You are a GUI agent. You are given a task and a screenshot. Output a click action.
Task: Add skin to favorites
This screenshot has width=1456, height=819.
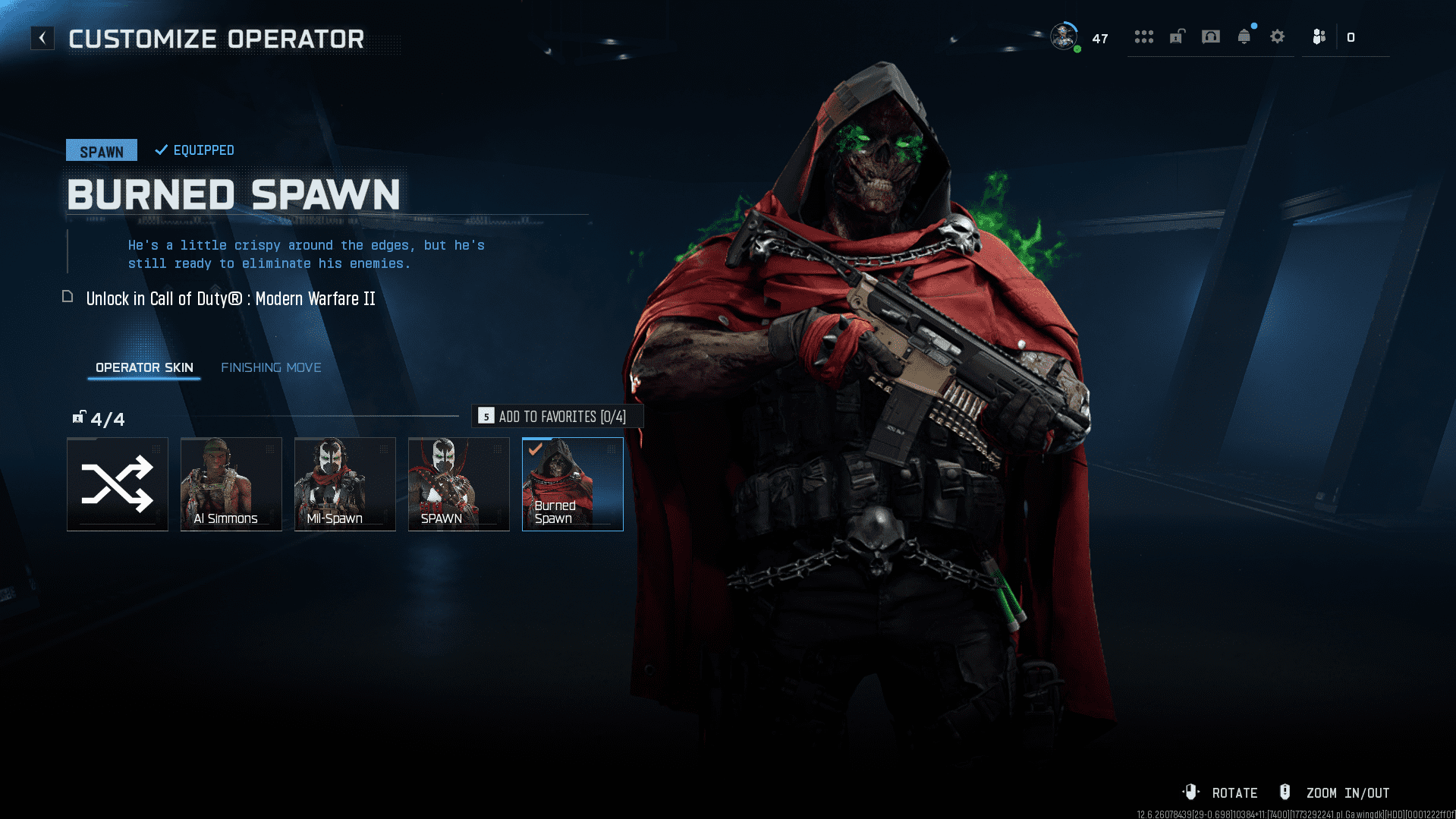(558, 416)
